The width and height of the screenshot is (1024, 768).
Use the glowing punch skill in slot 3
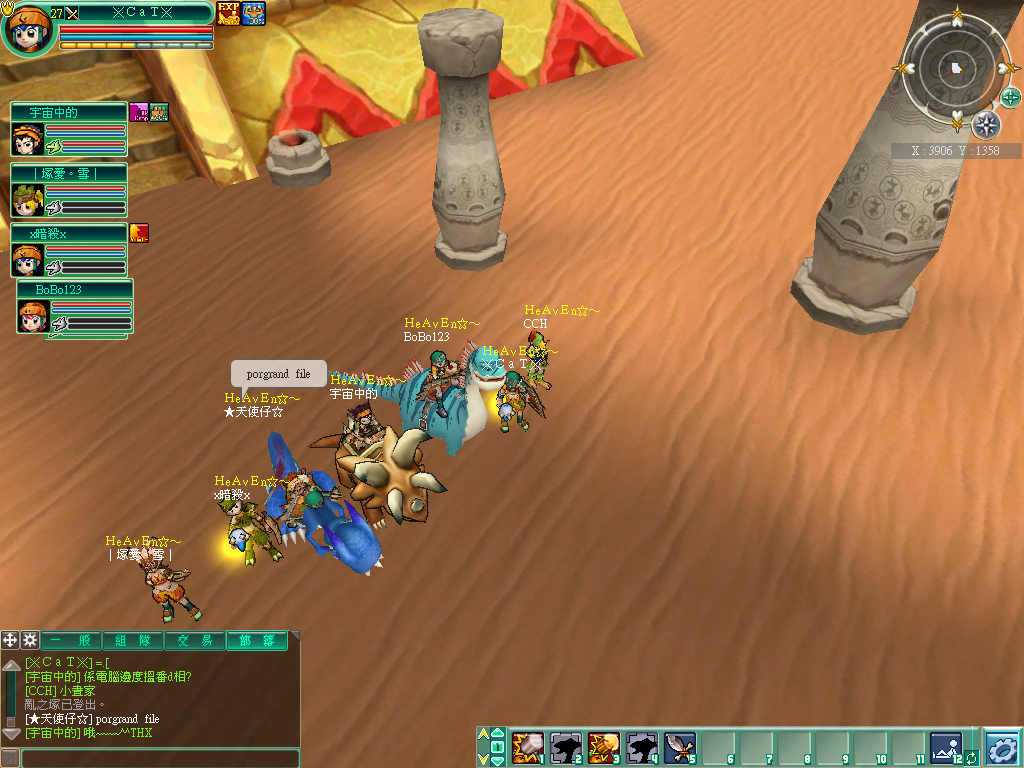(603, 747)
